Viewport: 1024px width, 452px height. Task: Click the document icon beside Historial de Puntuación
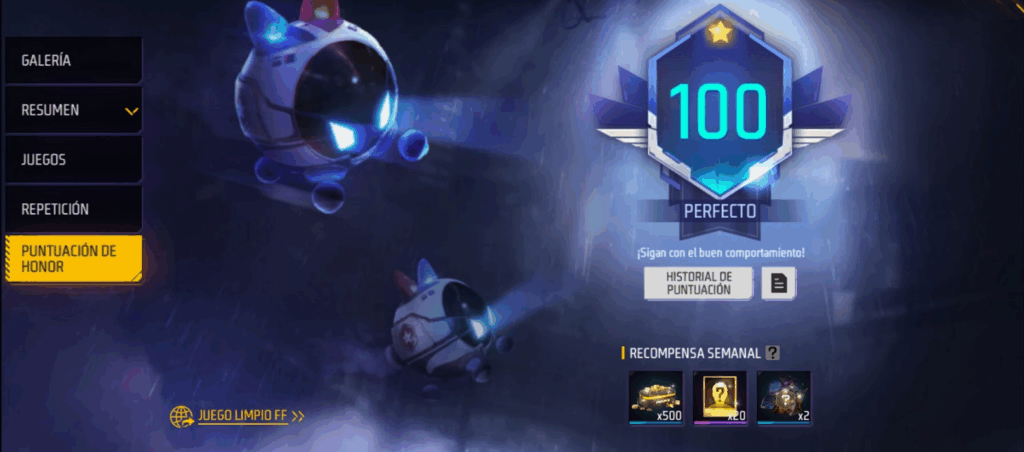point(779,284)
